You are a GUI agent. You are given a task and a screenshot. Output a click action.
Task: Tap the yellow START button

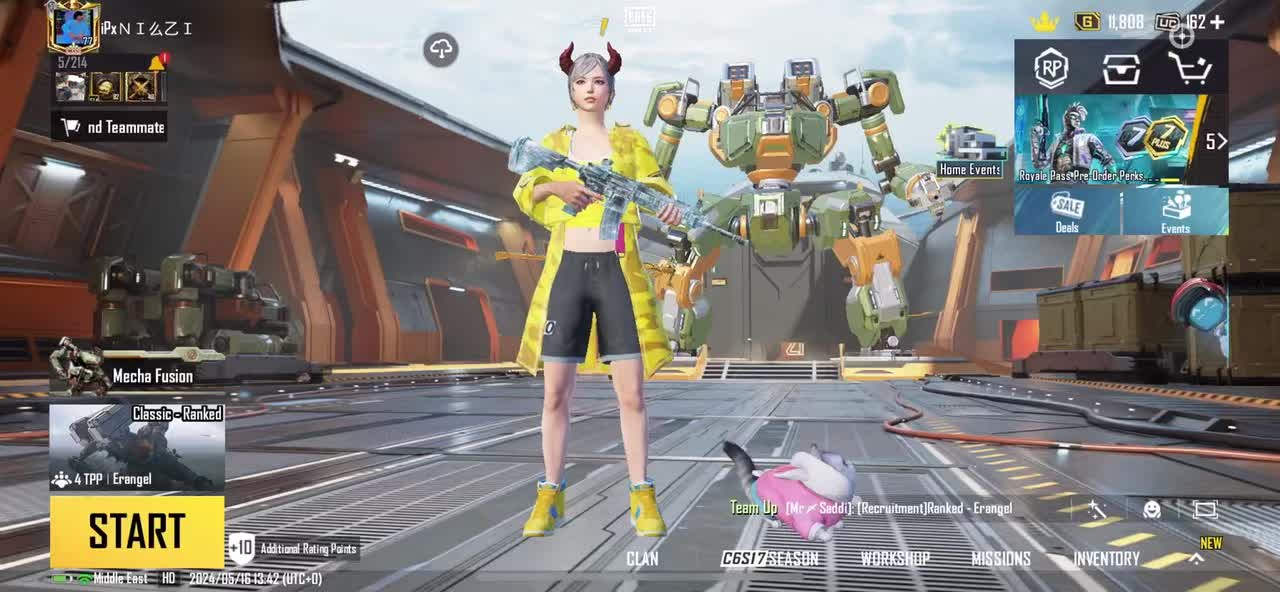(137, 531)
